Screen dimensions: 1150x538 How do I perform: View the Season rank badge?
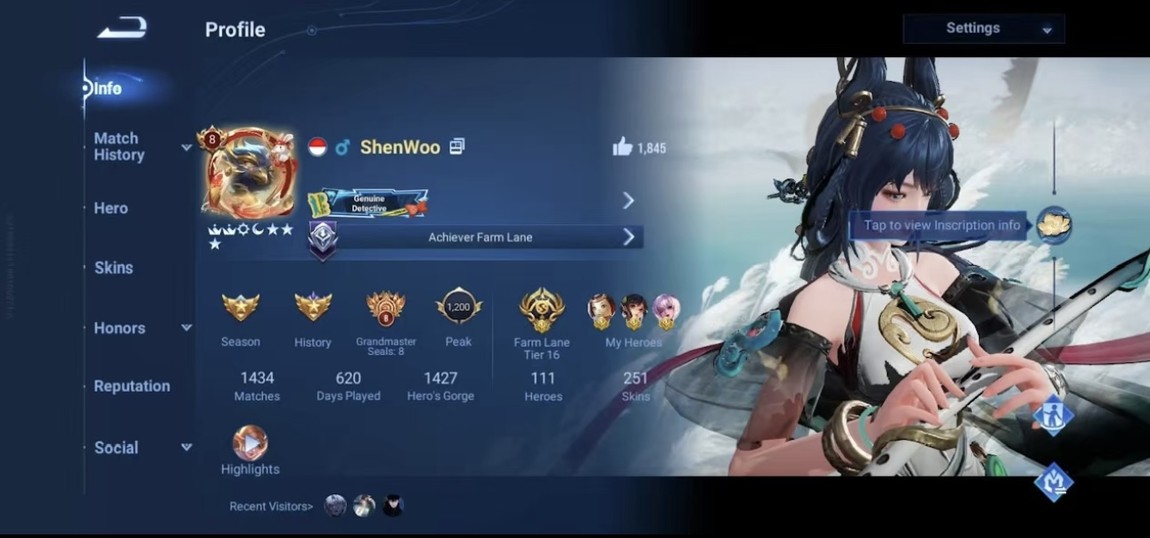pos(240,307)
